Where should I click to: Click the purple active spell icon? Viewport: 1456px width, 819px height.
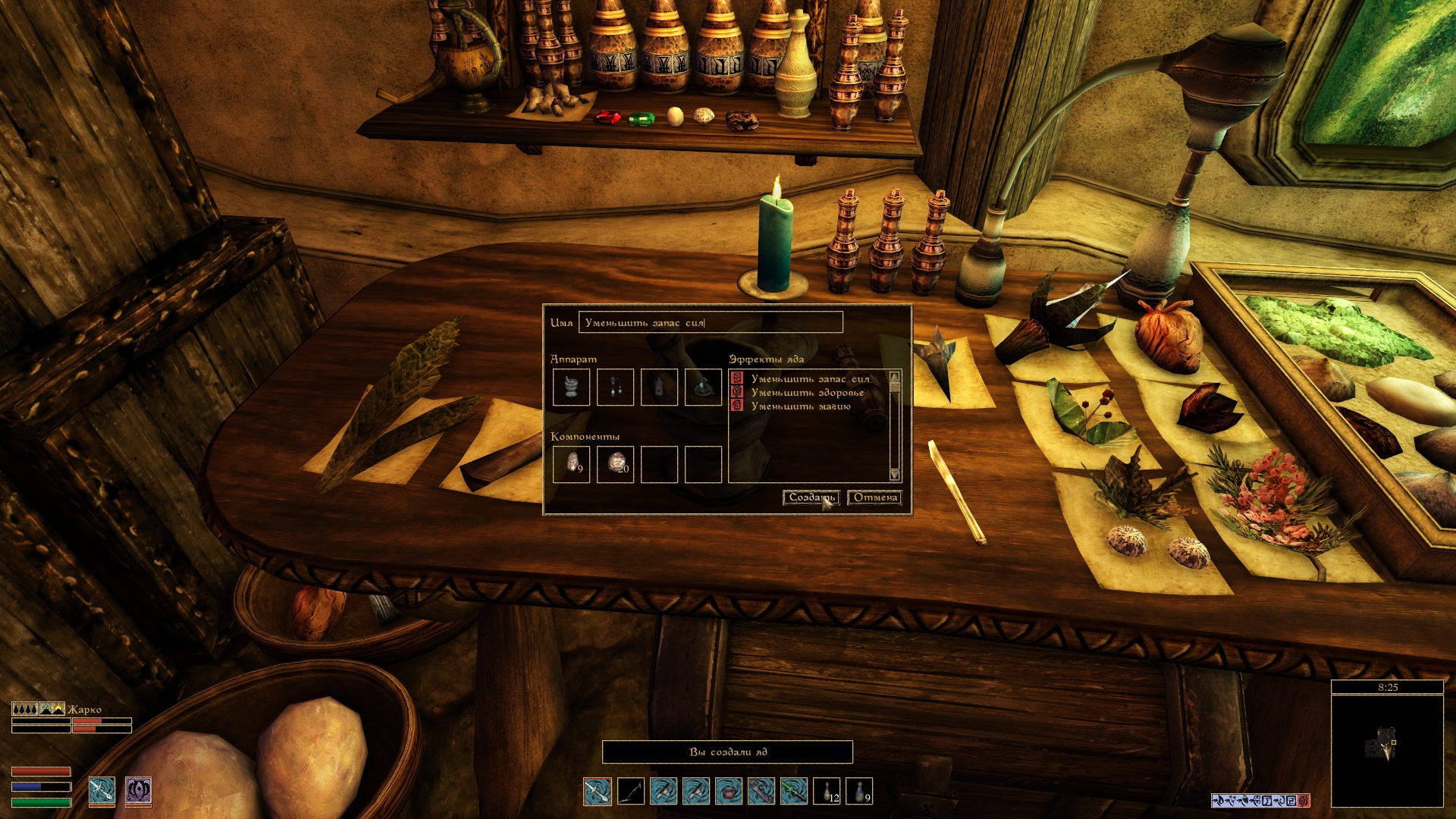(x=138, y=790)
